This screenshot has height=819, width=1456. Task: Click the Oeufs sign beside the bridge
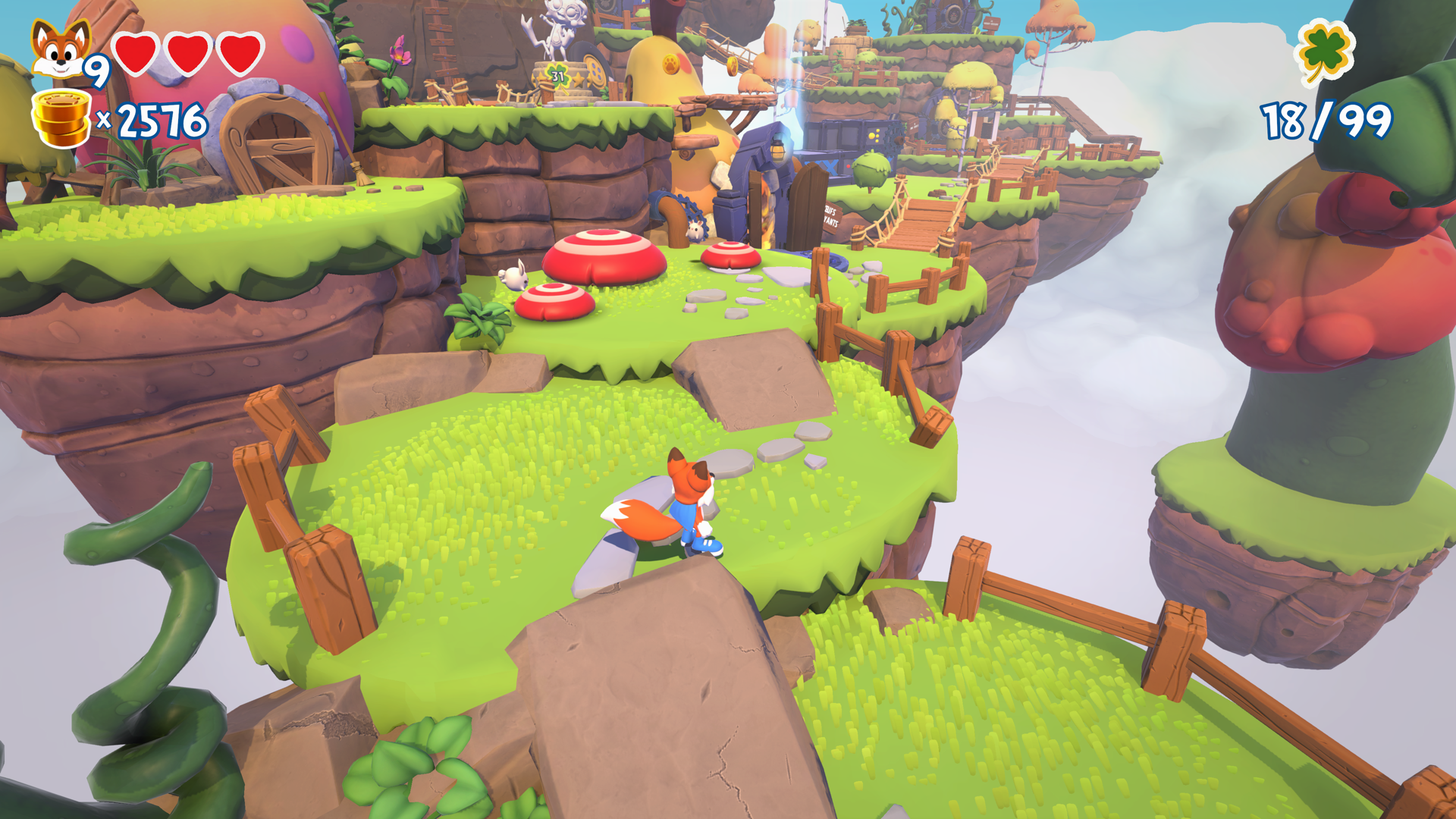831,218
